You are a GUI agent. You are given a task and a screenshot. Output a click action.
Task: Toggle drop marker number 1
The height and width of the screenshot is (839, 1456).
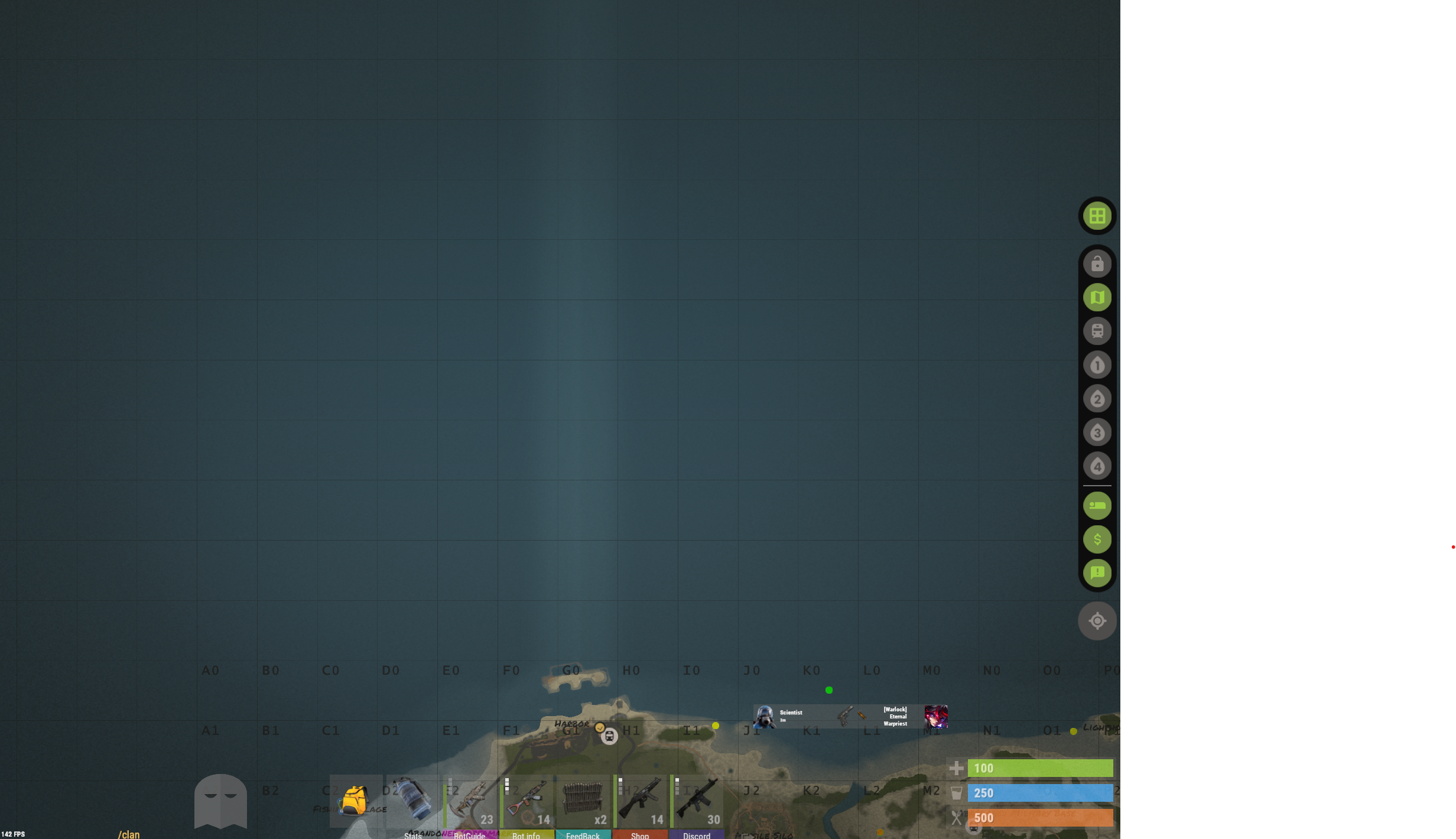point(1097,365)
